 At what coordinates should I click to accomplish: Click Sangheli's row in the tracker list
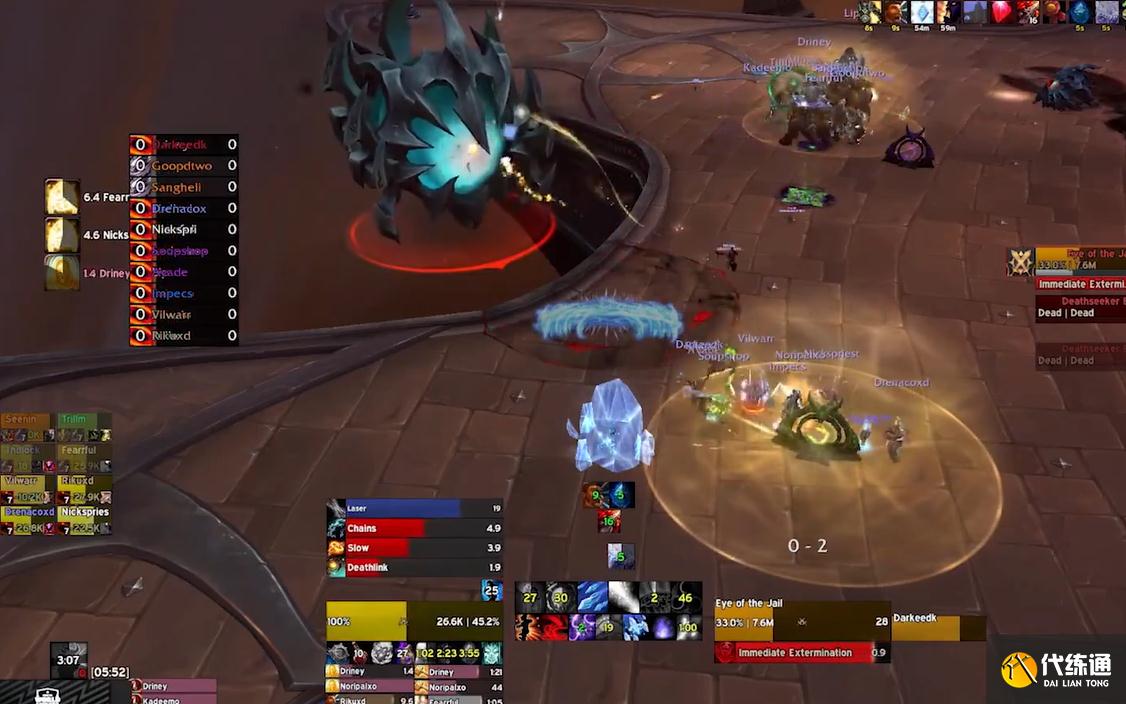(x=184, y=187)
